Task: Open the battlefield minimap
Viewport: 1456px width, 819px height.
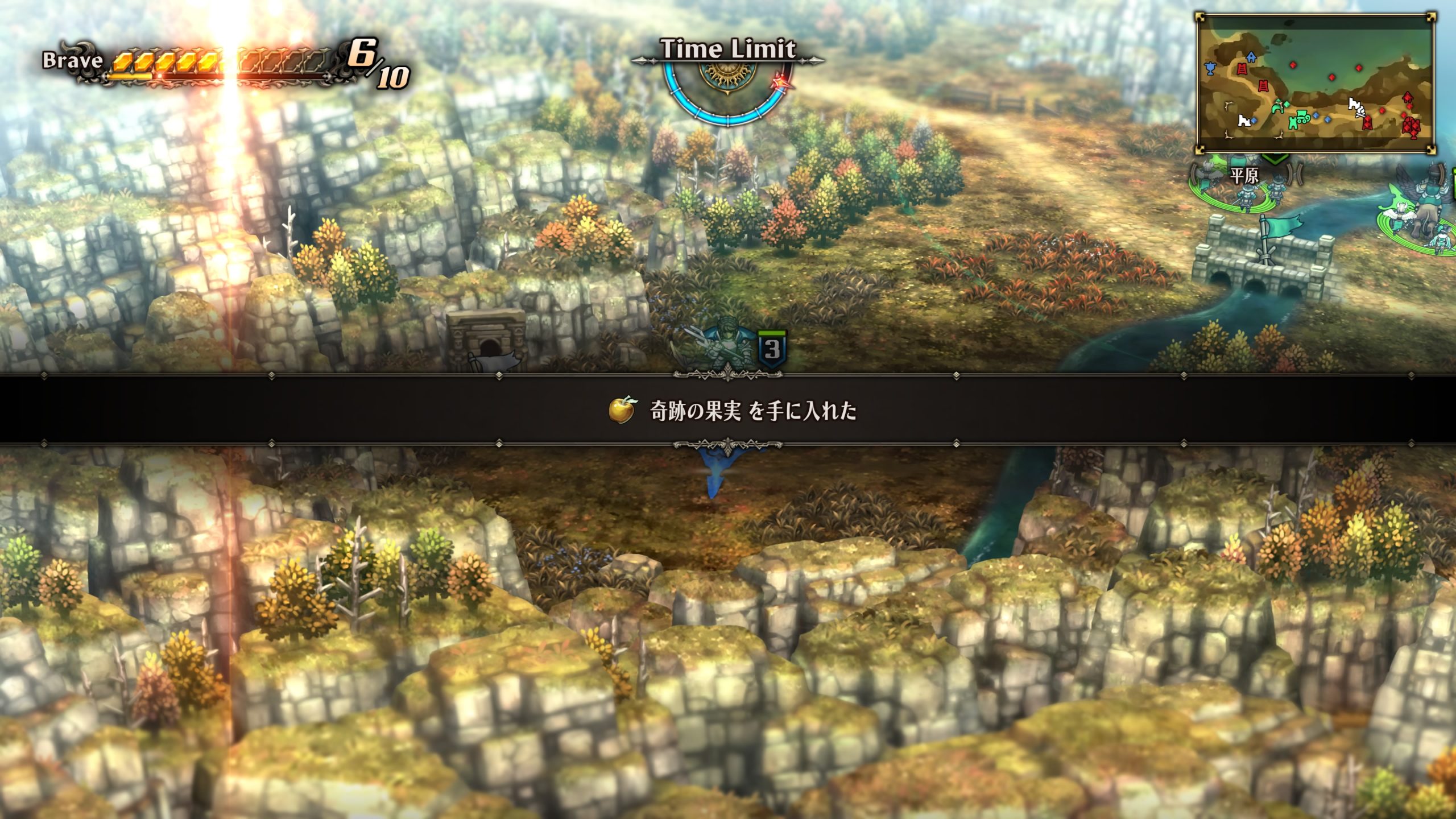Action: (1314, 84)
